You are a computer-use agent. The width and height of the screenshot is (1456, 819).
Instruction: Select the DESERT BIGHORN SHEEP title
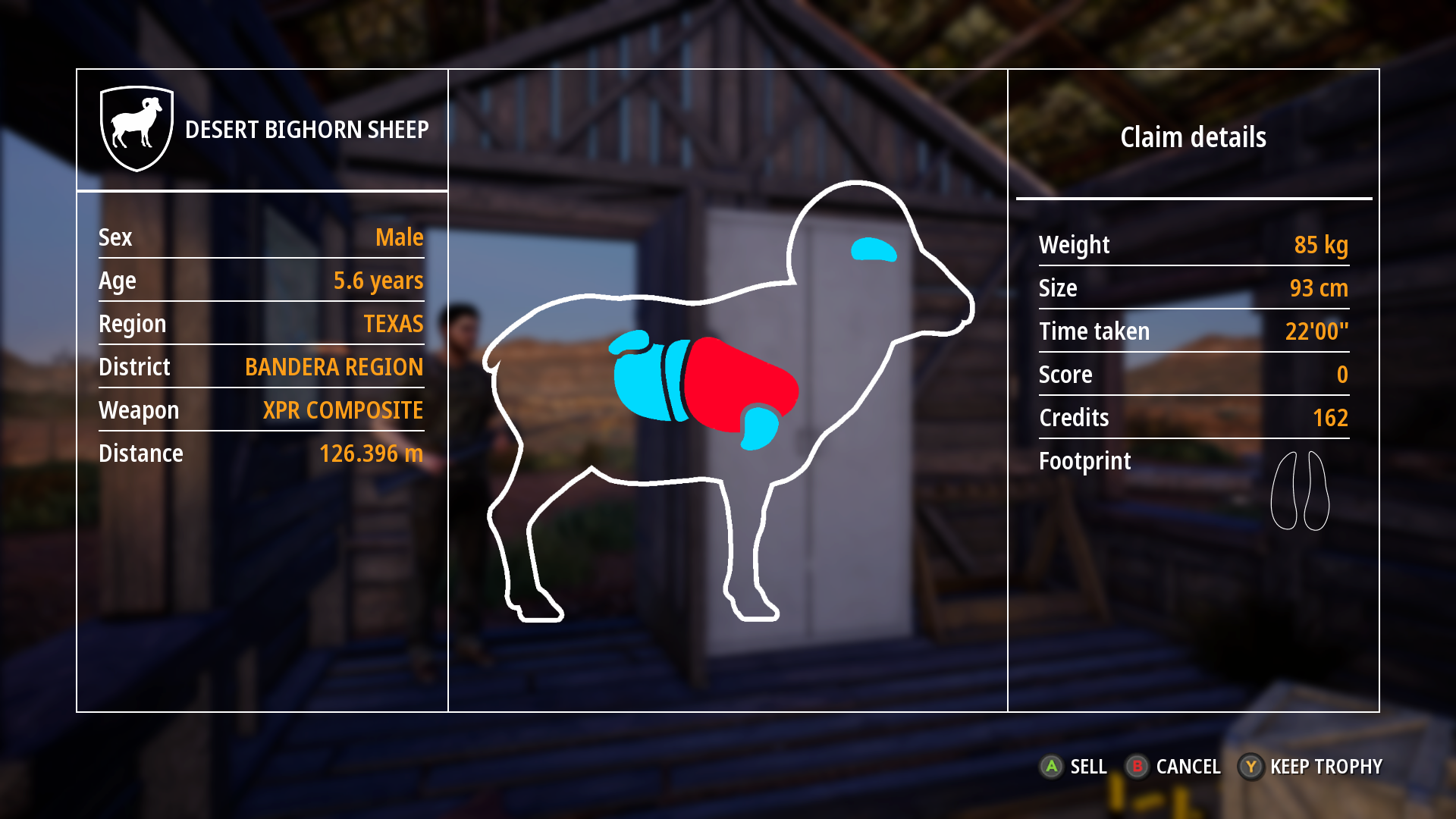307,129
